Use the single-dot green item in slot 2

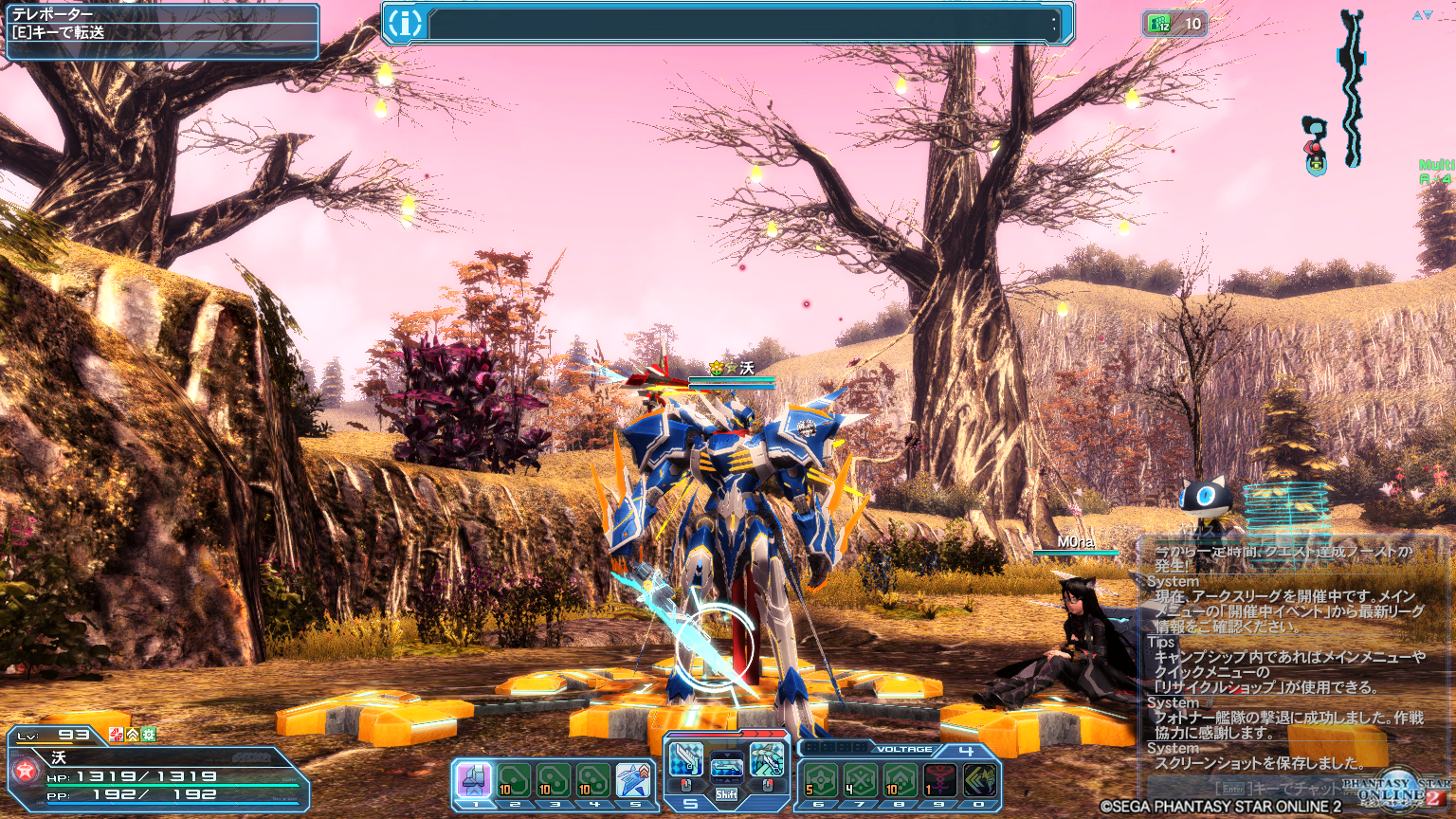click(515, 781)
